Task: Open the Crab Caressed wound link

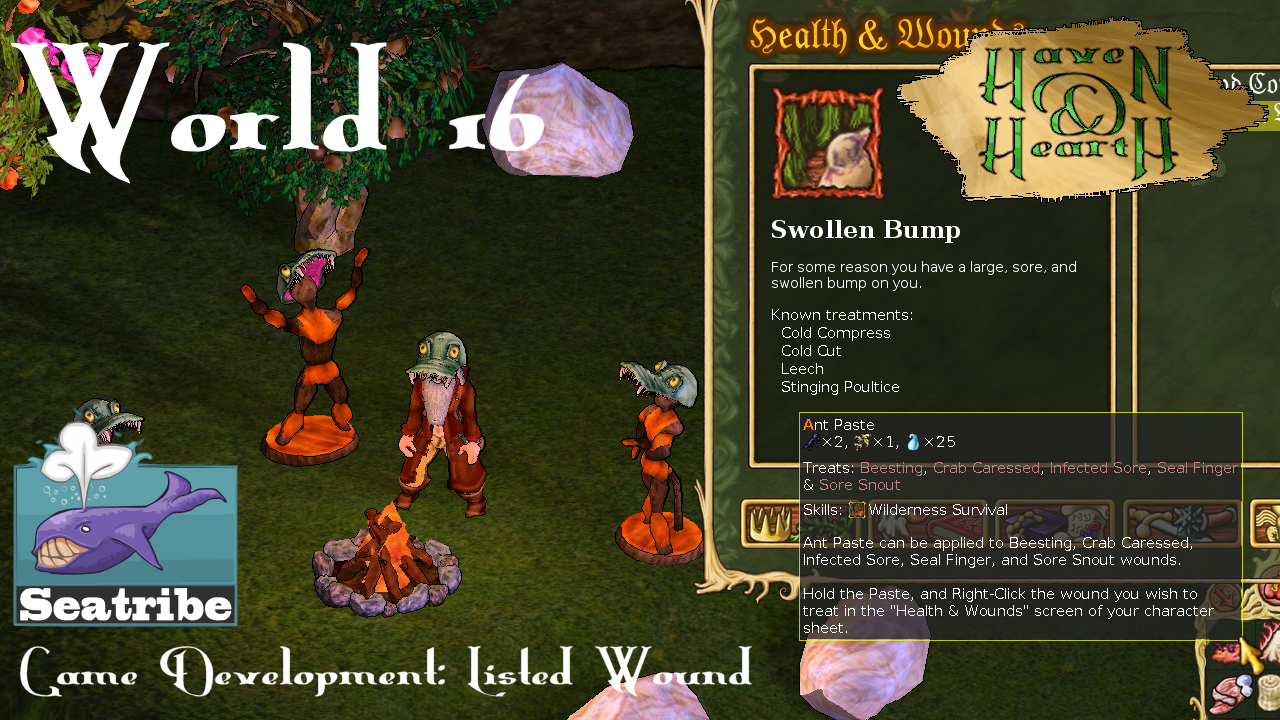Action: pyautogui.click(x=985, y=468)
